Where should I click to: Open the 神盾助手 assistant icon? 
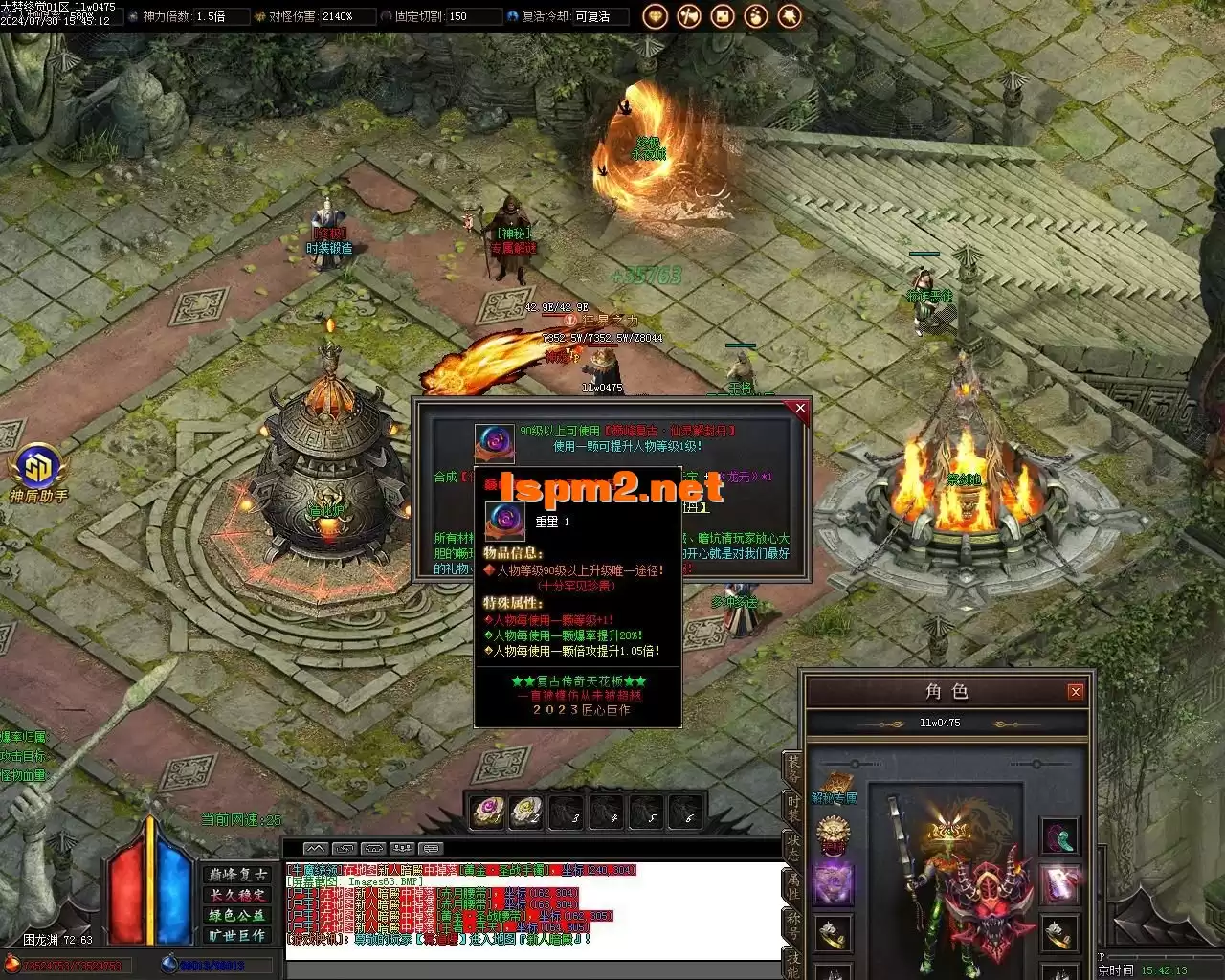pos(37,470)
